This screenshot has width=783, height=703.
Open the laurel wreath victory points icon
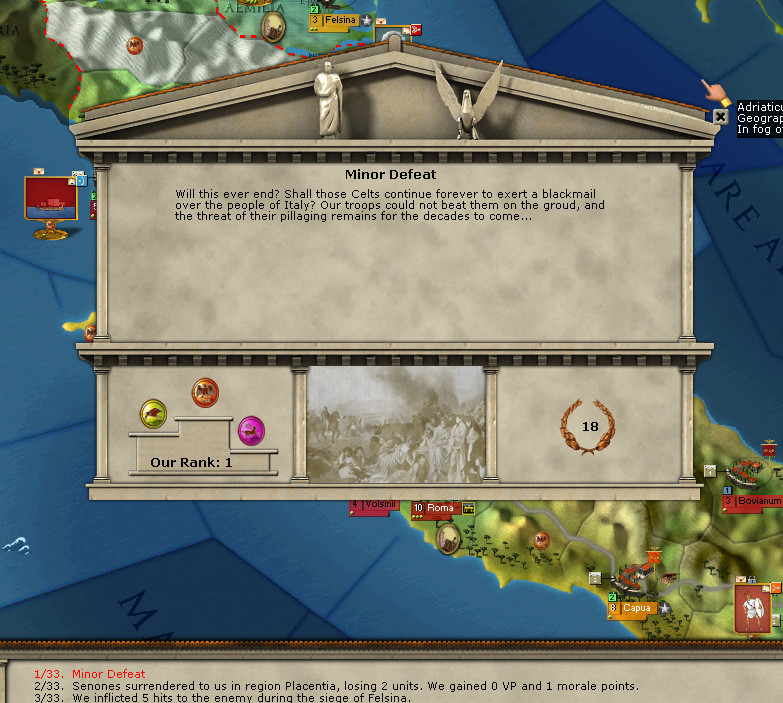pos(589,427)
